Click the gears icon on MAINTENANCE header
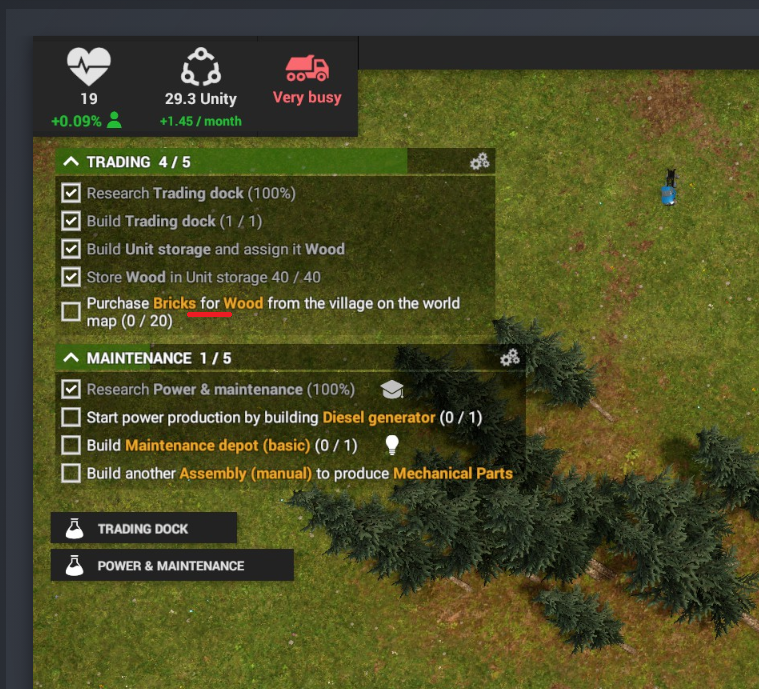This screenshot has width=759, height=689. coord(510,358)
